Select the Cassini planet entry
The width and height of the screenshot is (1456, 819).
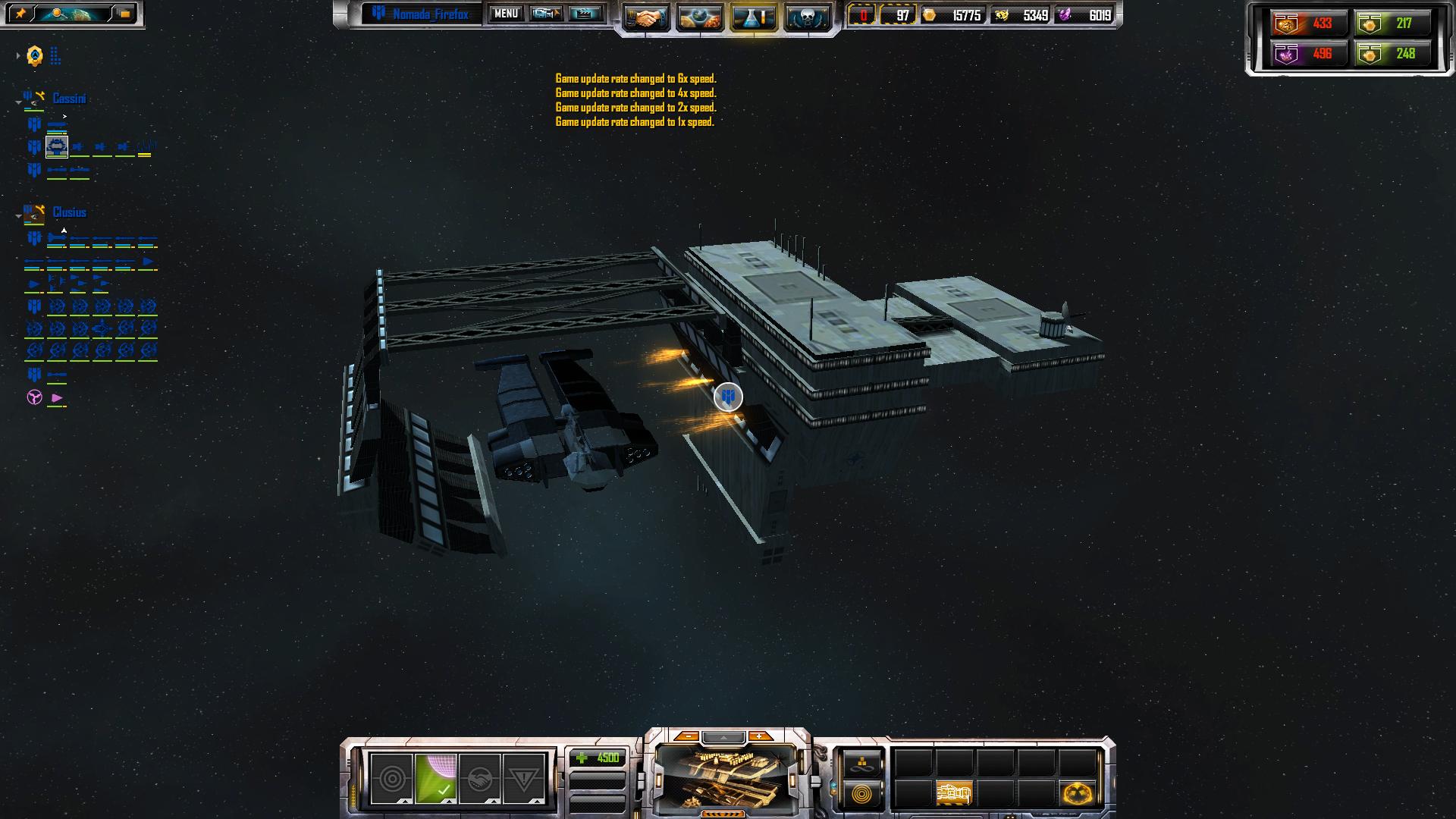(69, 99)
